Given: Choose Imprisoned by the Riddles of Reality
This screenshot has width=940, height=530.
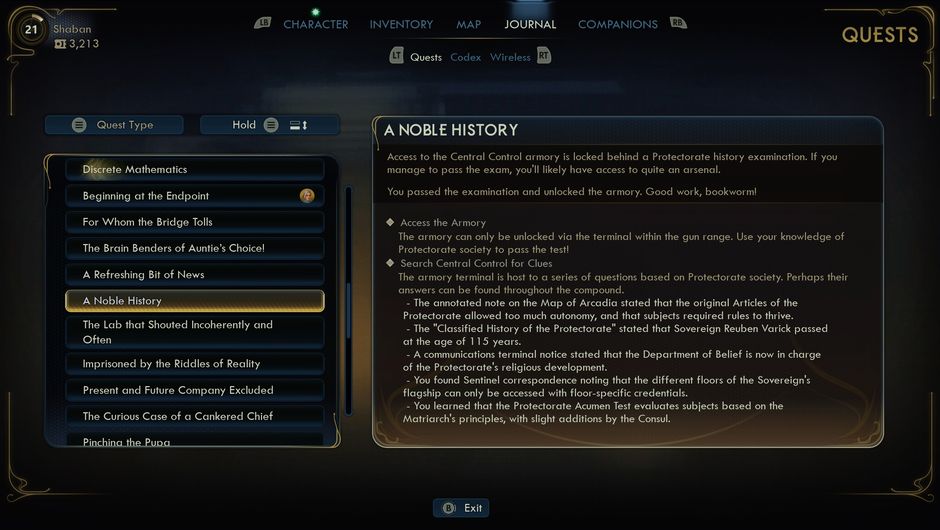Looking at the screenshot, I should [195, 364].
